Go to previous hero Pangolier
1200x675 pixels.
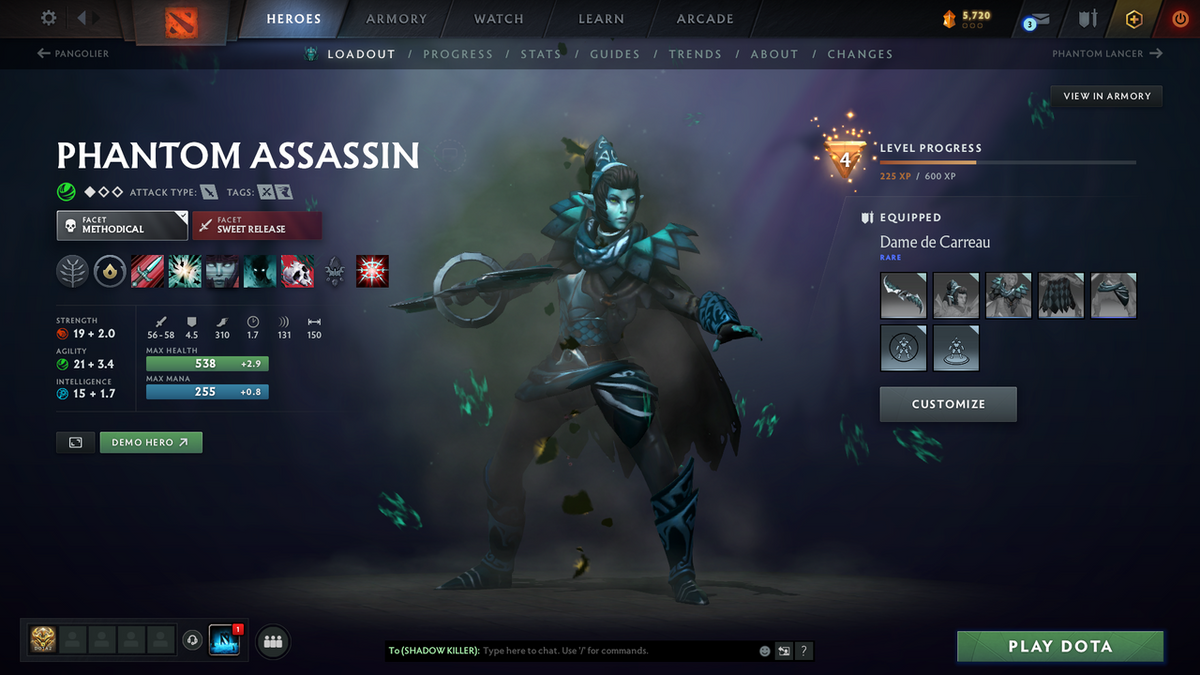point(73,54)
